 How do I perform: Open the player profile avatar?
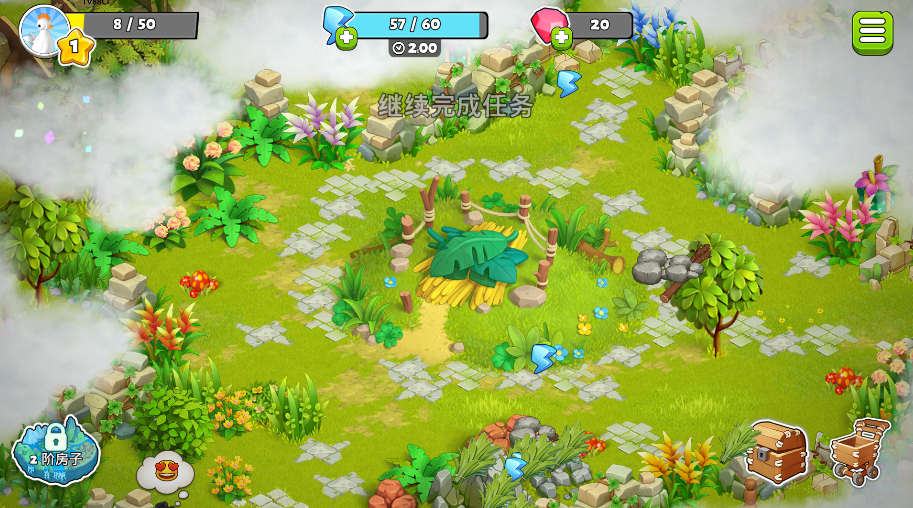[x=43, y=30]
